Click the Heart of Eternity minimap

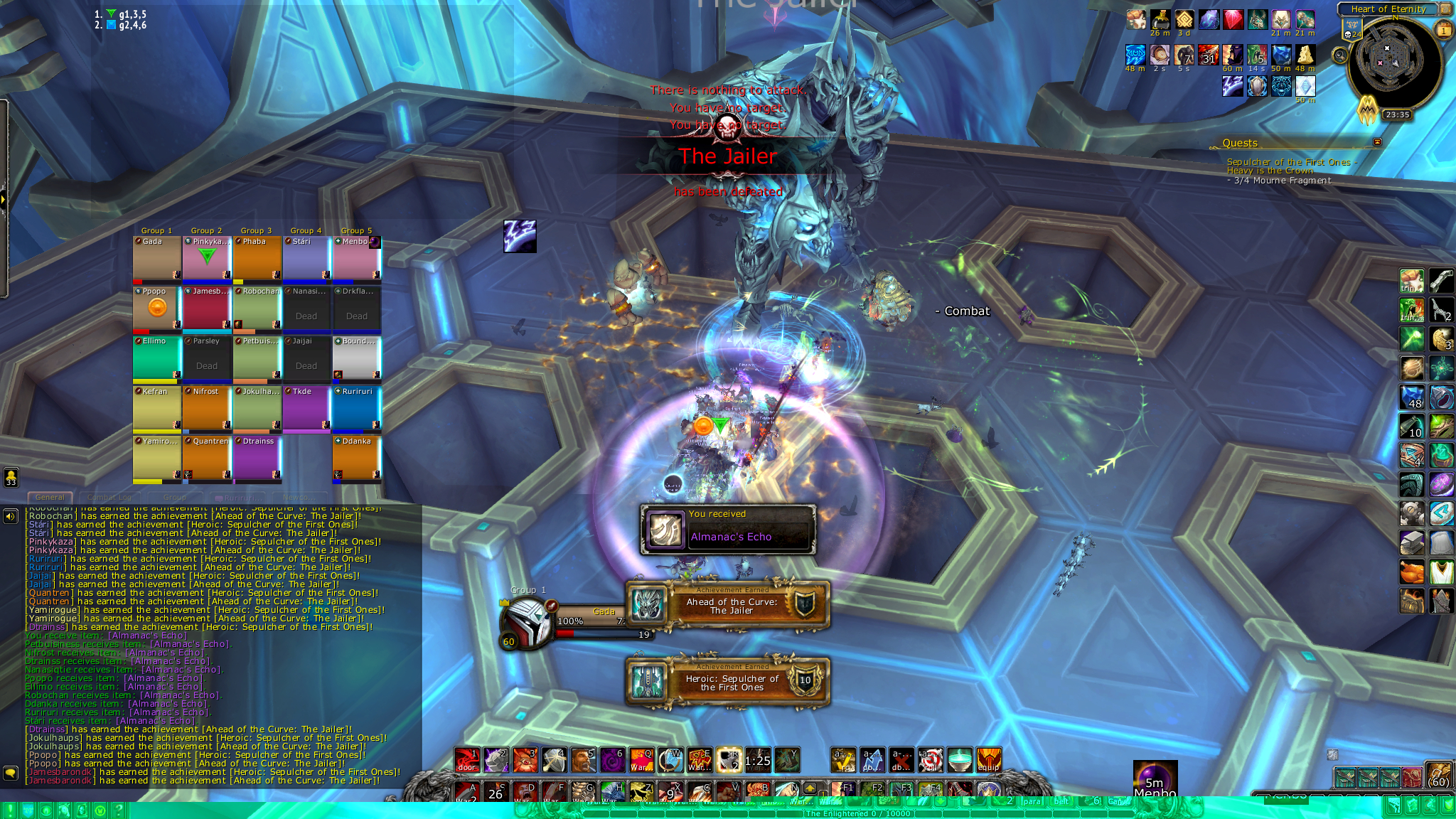(1395, 63)
